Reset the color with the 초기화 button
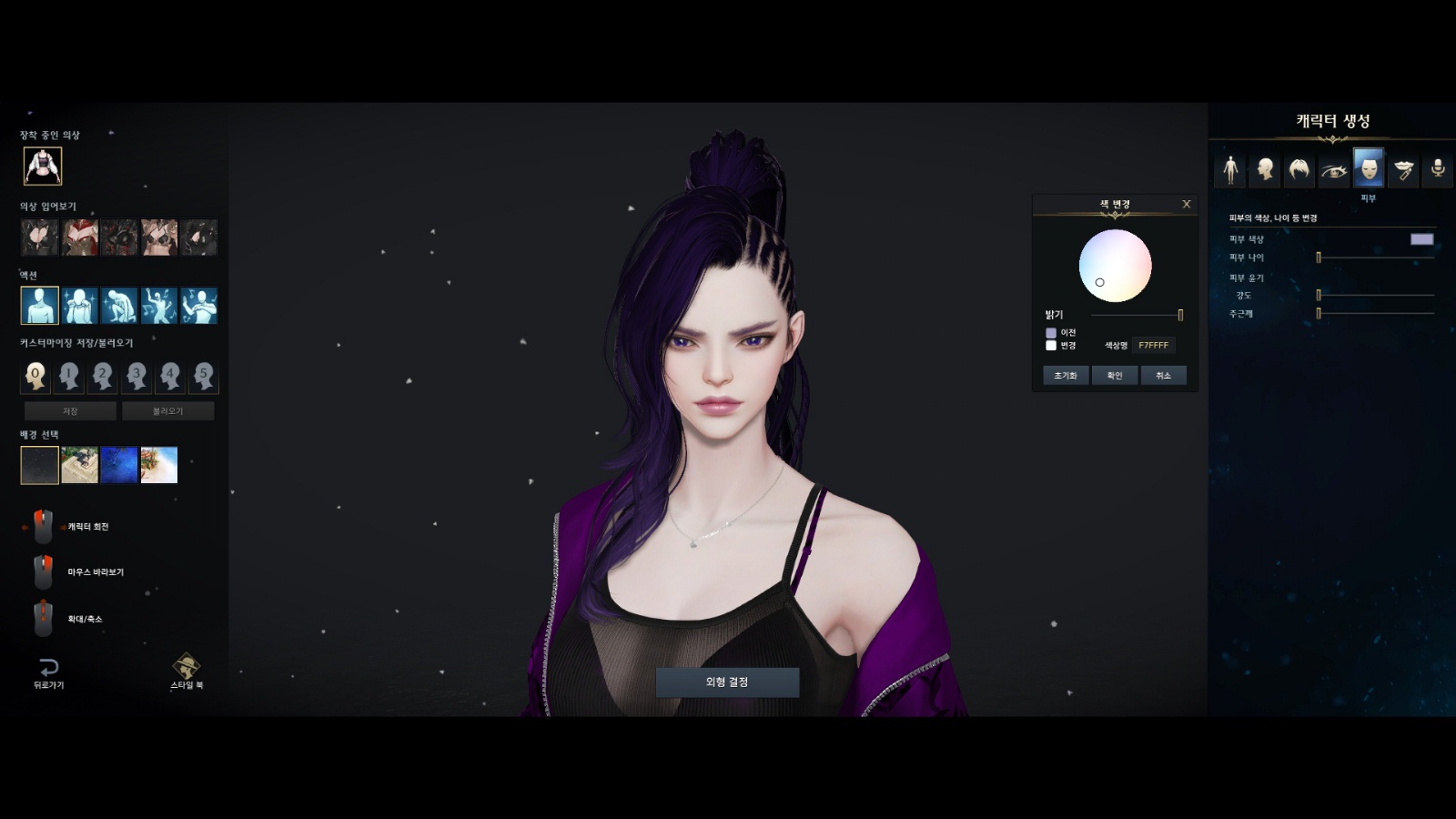The width and height of the screenshot is (1456, 819). coord(1066,376)
